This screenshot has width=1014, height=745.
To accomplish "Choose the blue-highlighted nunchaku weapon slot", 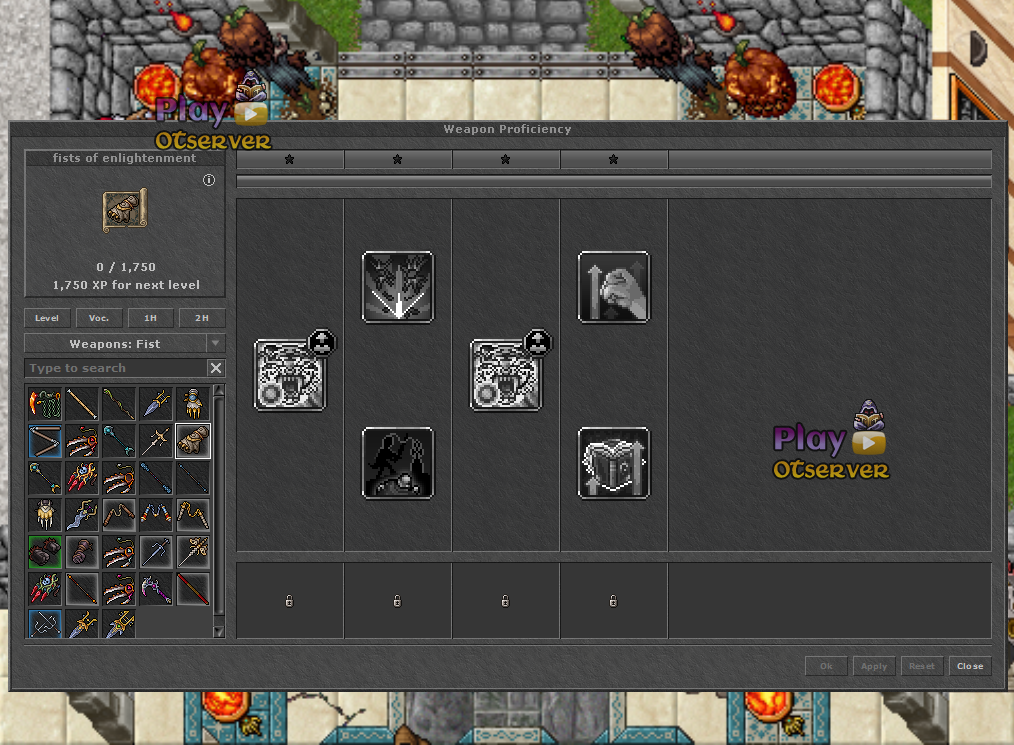I will (46, 441).
